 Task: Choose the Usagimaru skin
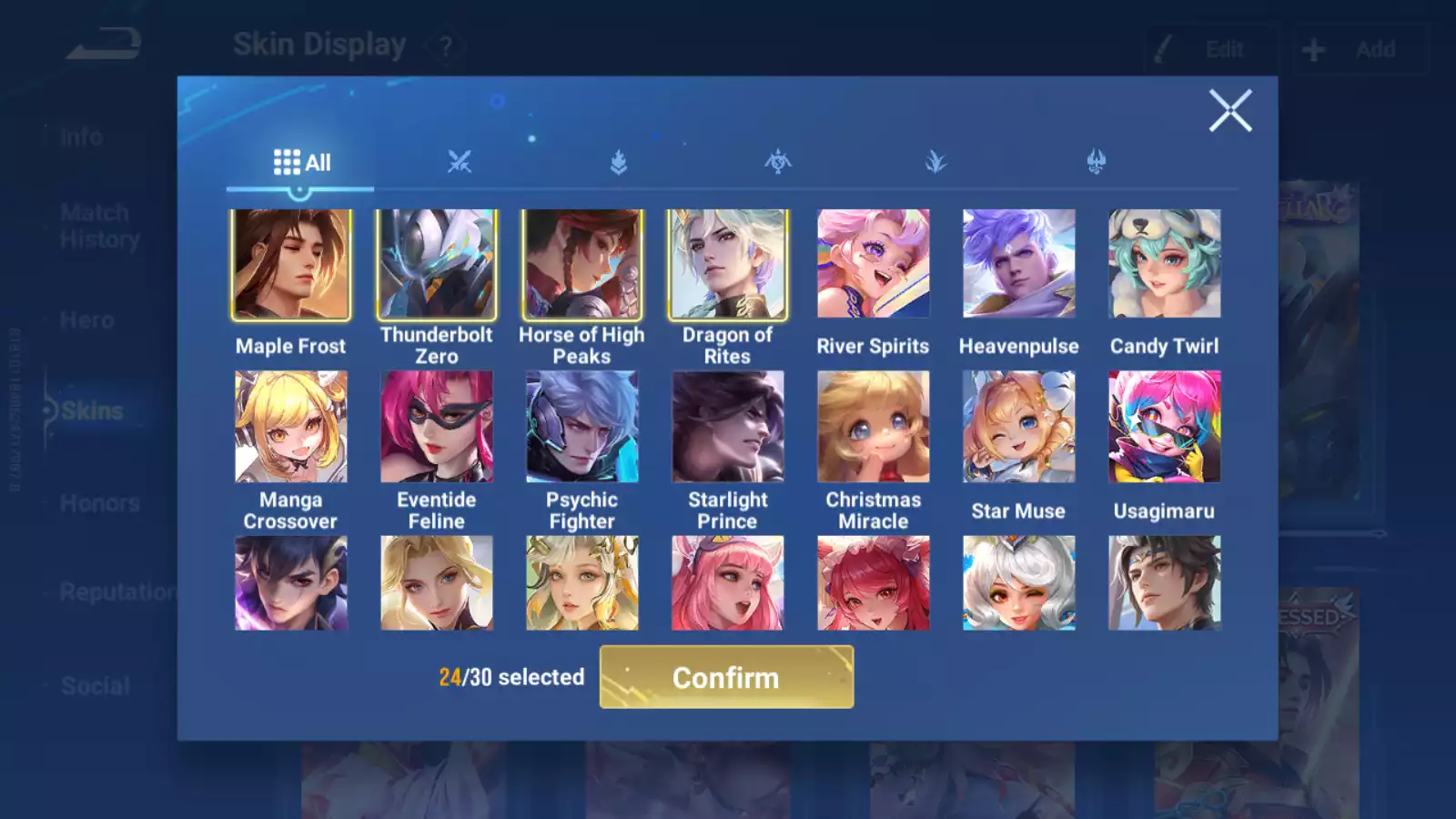coord(1165,427)
